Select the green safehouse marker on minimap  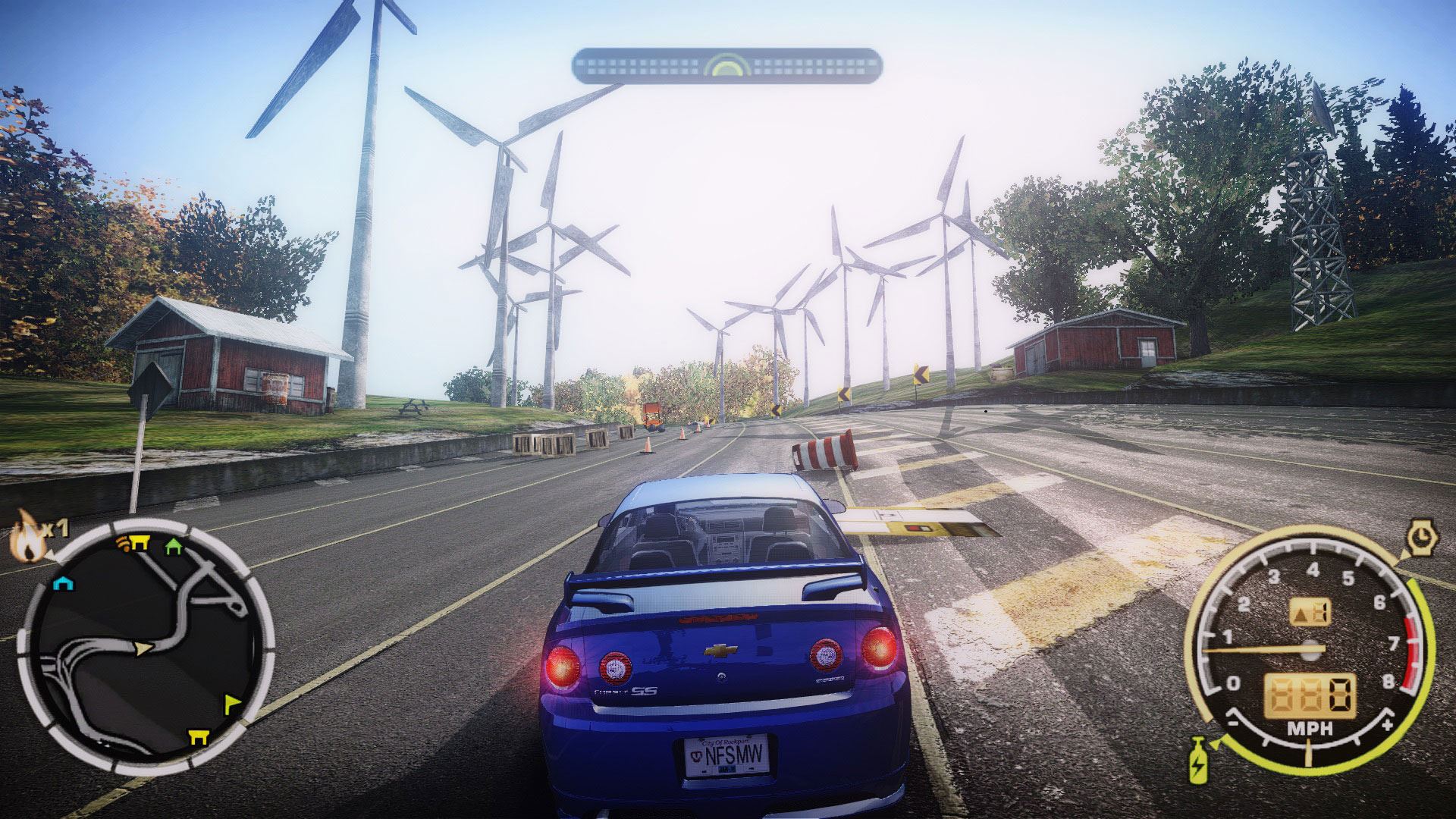(174, 544)
